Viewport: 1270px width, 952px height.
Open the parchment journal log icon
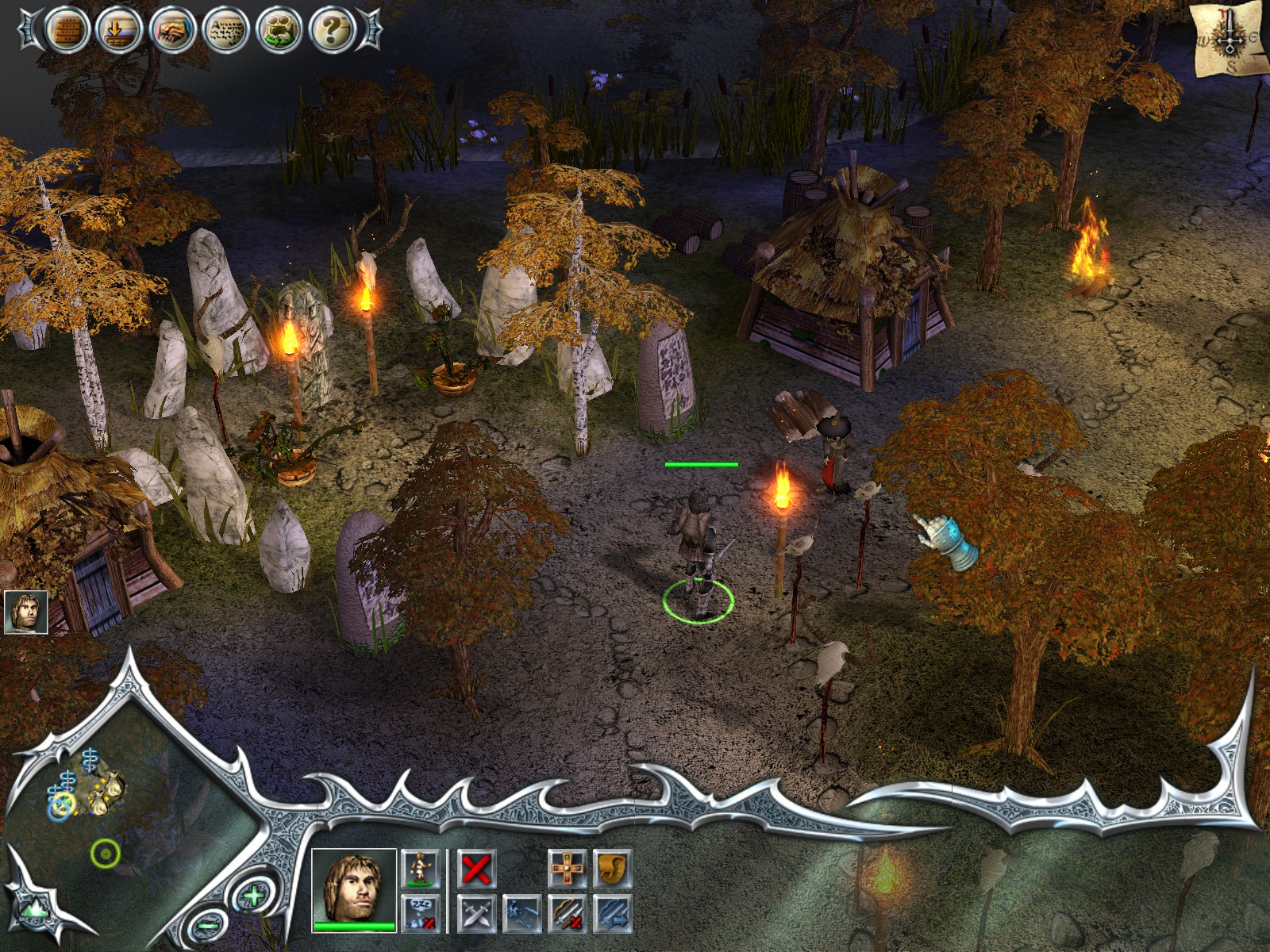(226, 31)
